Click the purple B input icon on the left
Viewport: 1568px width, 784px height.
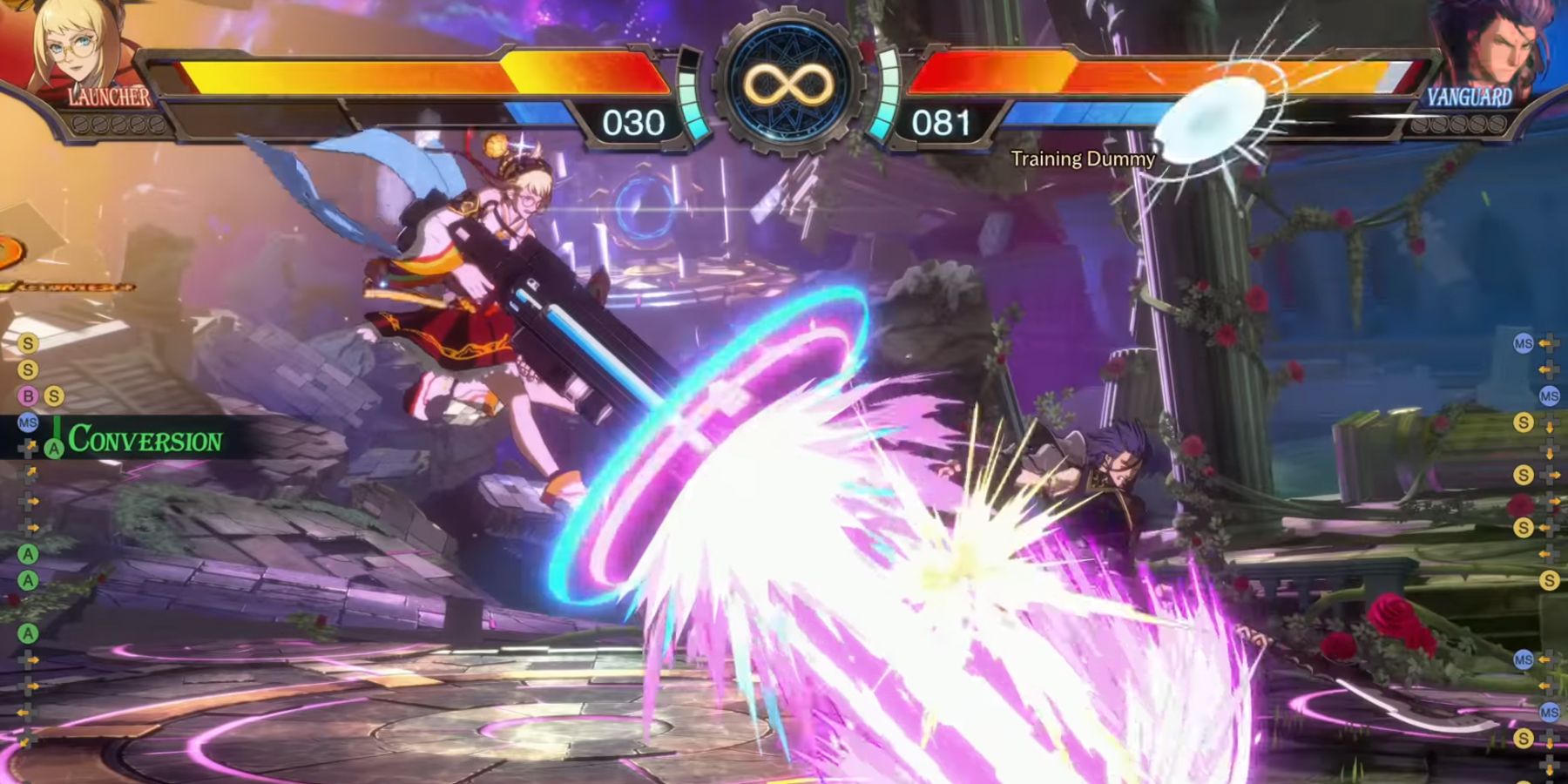click(x=28, y=395)
